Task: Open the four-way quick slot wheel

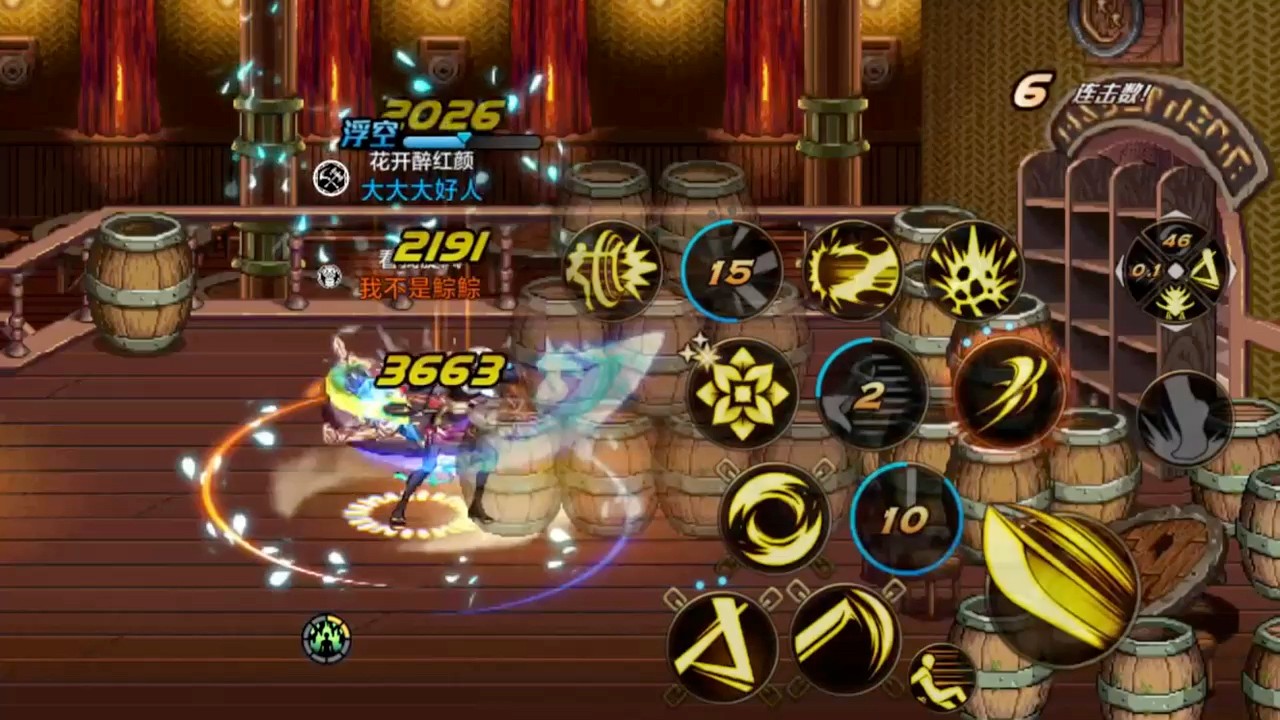Action: [1177, 271]
